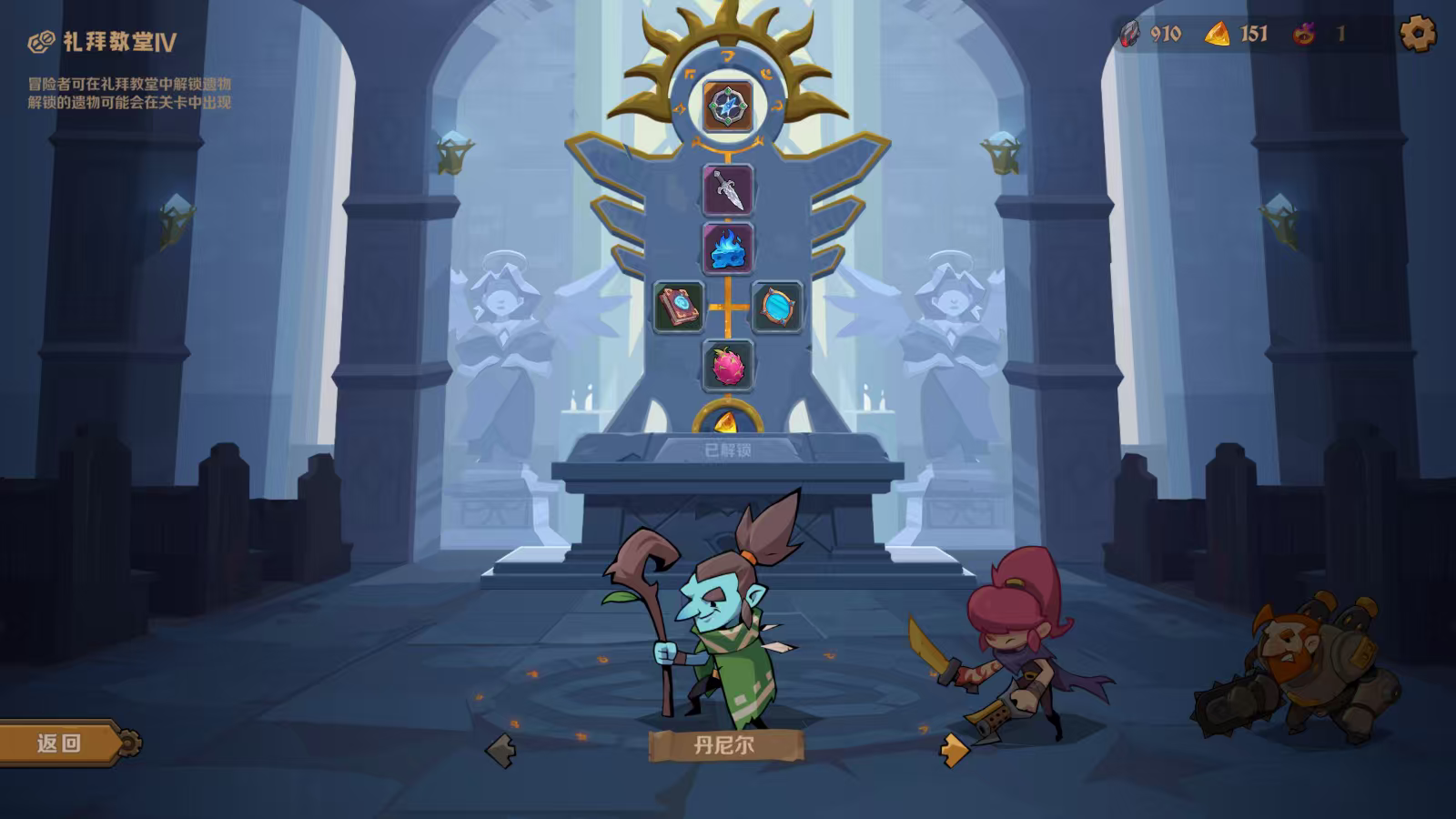Click the 丹尼尔 name banner
Viewport: 1456px width, 819px height.
[x=725, y=746]
